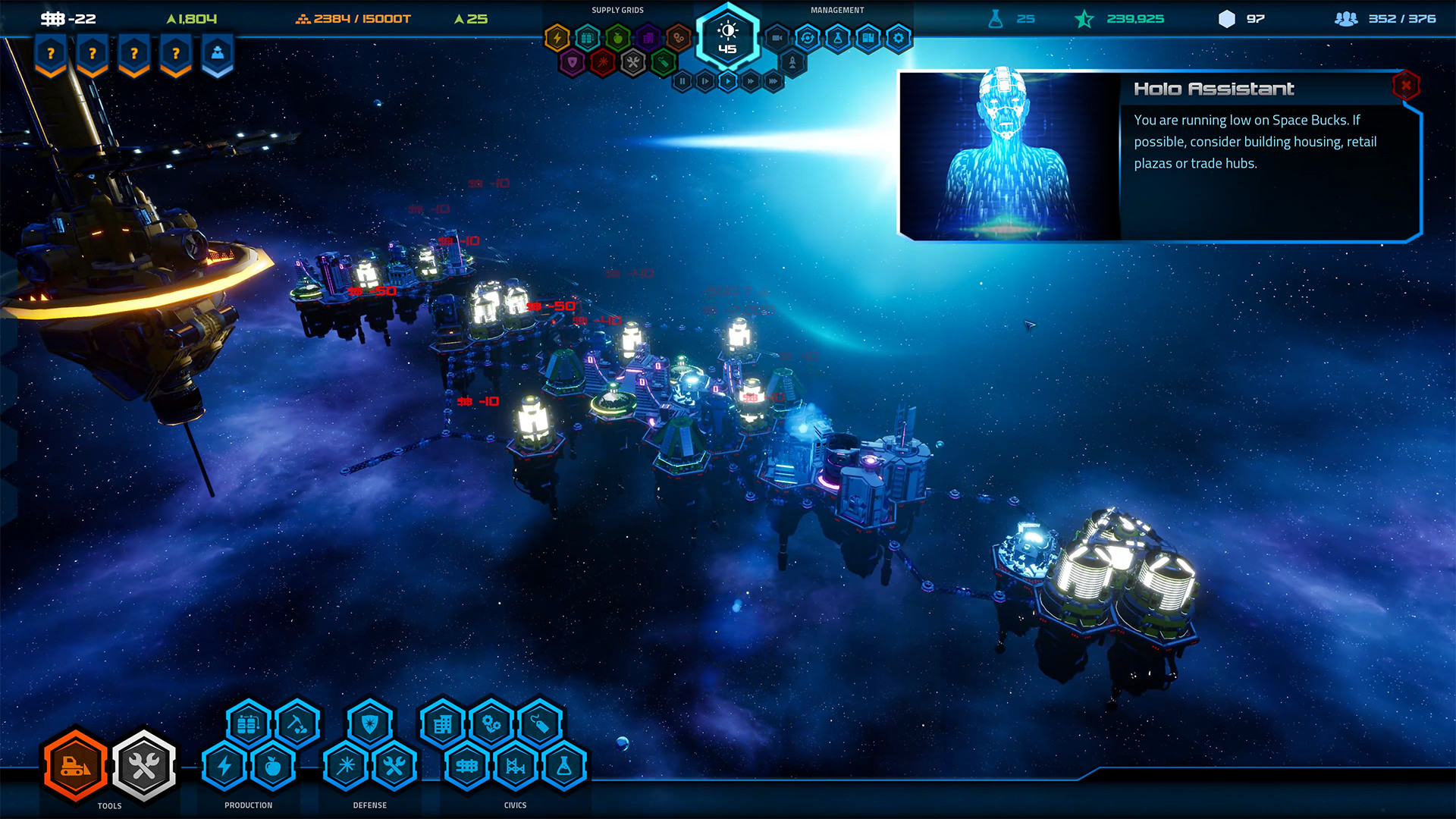
Task: Open the research flask icon under Civics
Action: click(x=564, y=765)
